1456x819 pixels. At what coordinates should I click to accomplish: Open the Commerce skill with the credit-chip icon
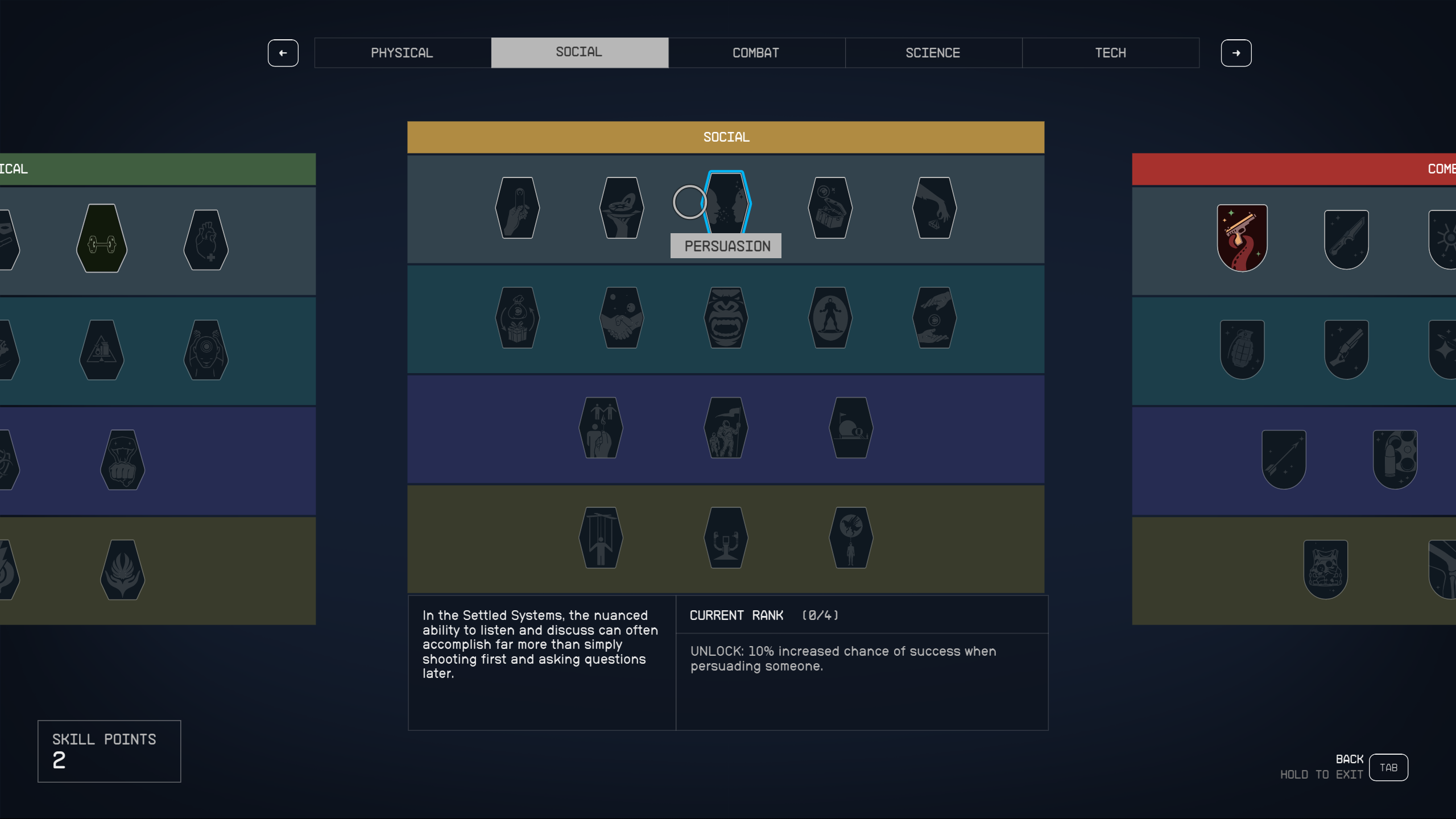point(518,208)
